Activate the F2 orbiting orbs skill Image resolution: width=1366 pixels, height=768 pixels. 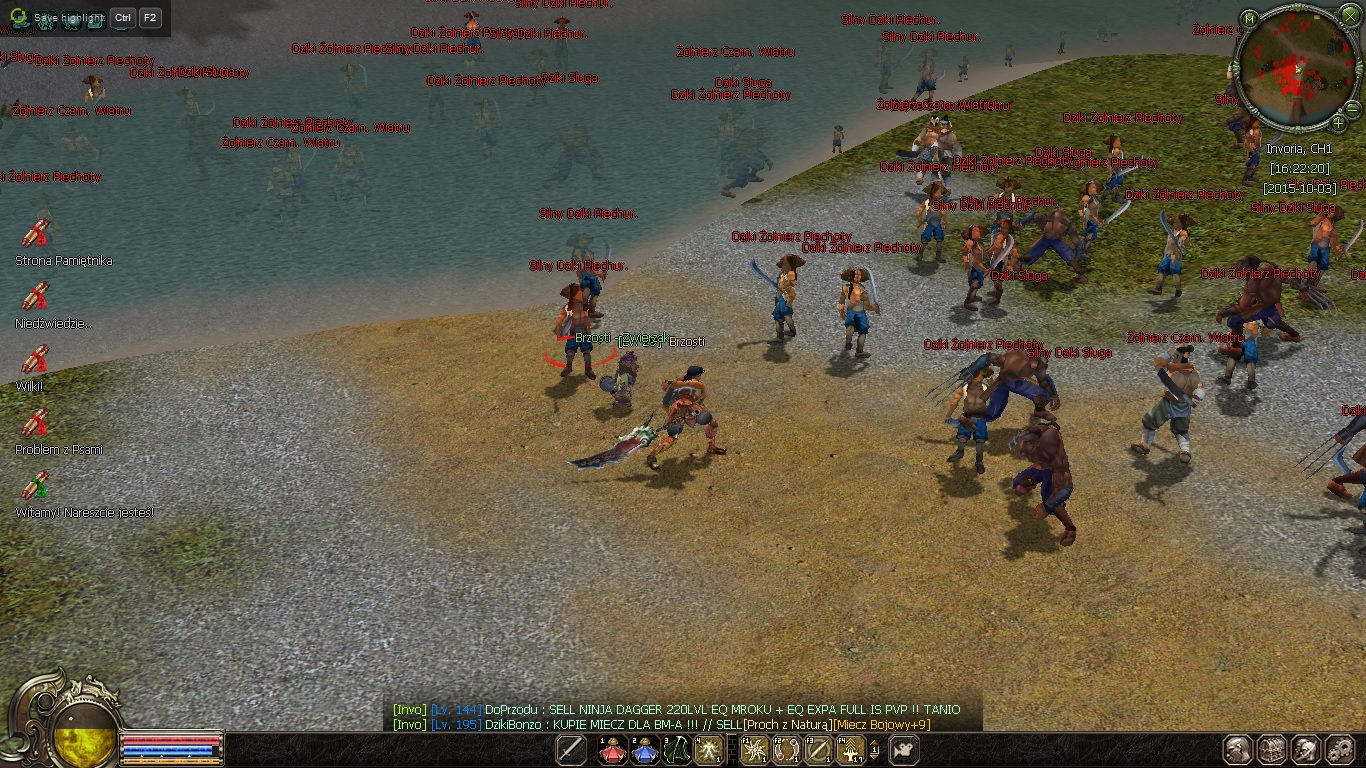pos(786,749)
